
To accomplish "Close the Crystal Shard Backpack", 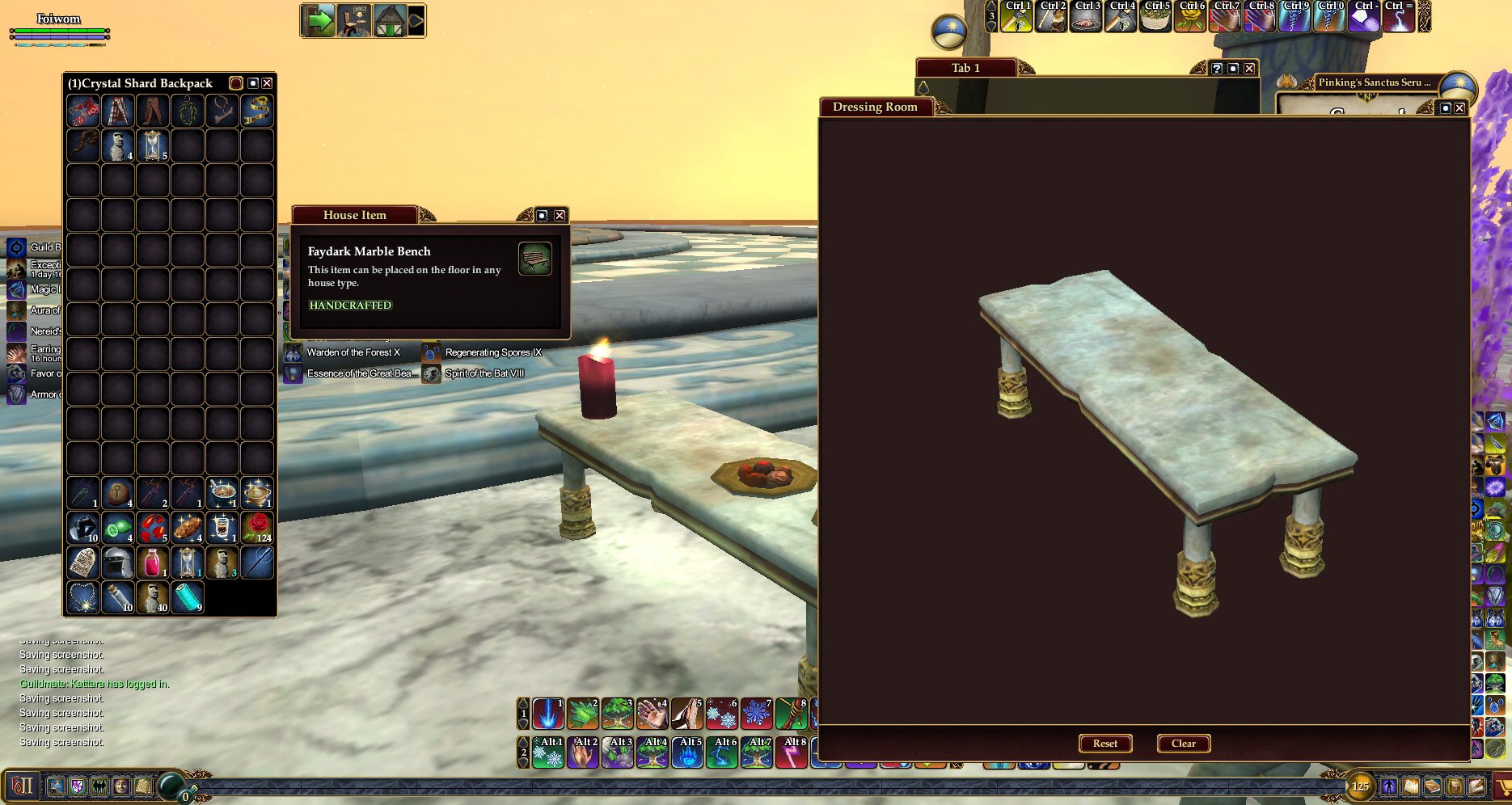I will tap(267, 83).
